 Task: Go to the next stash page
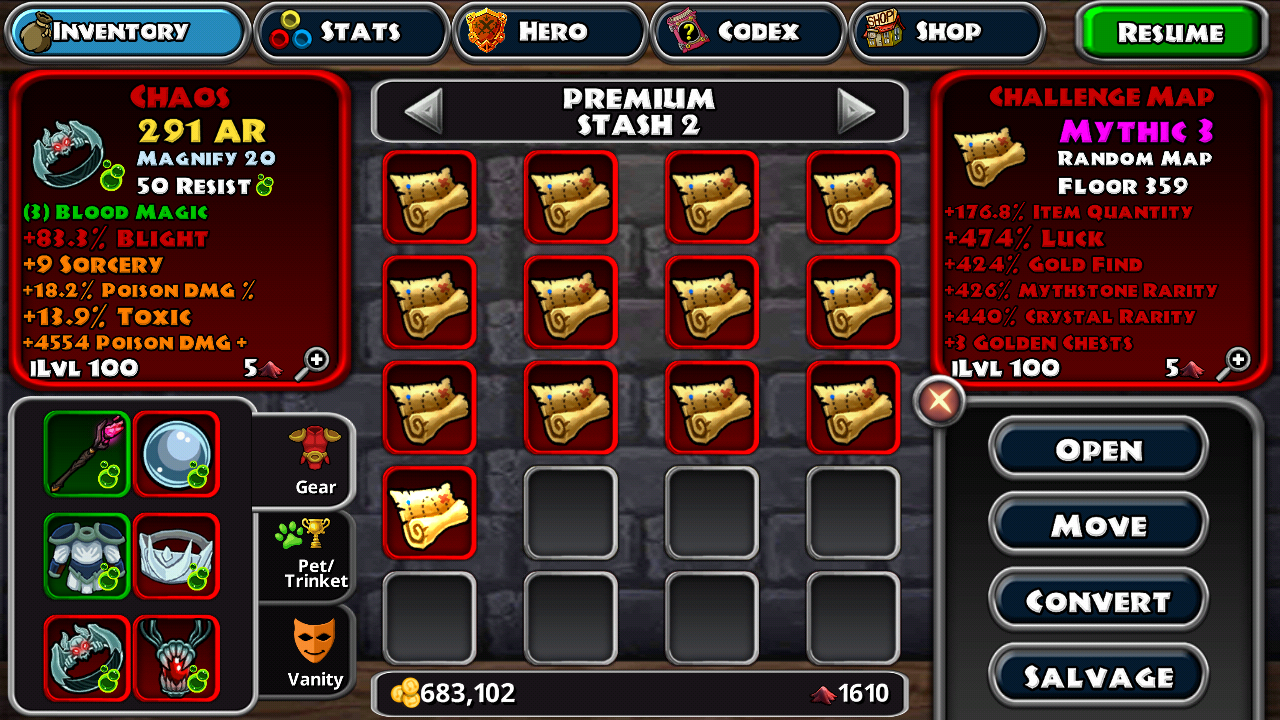[856, 111]
